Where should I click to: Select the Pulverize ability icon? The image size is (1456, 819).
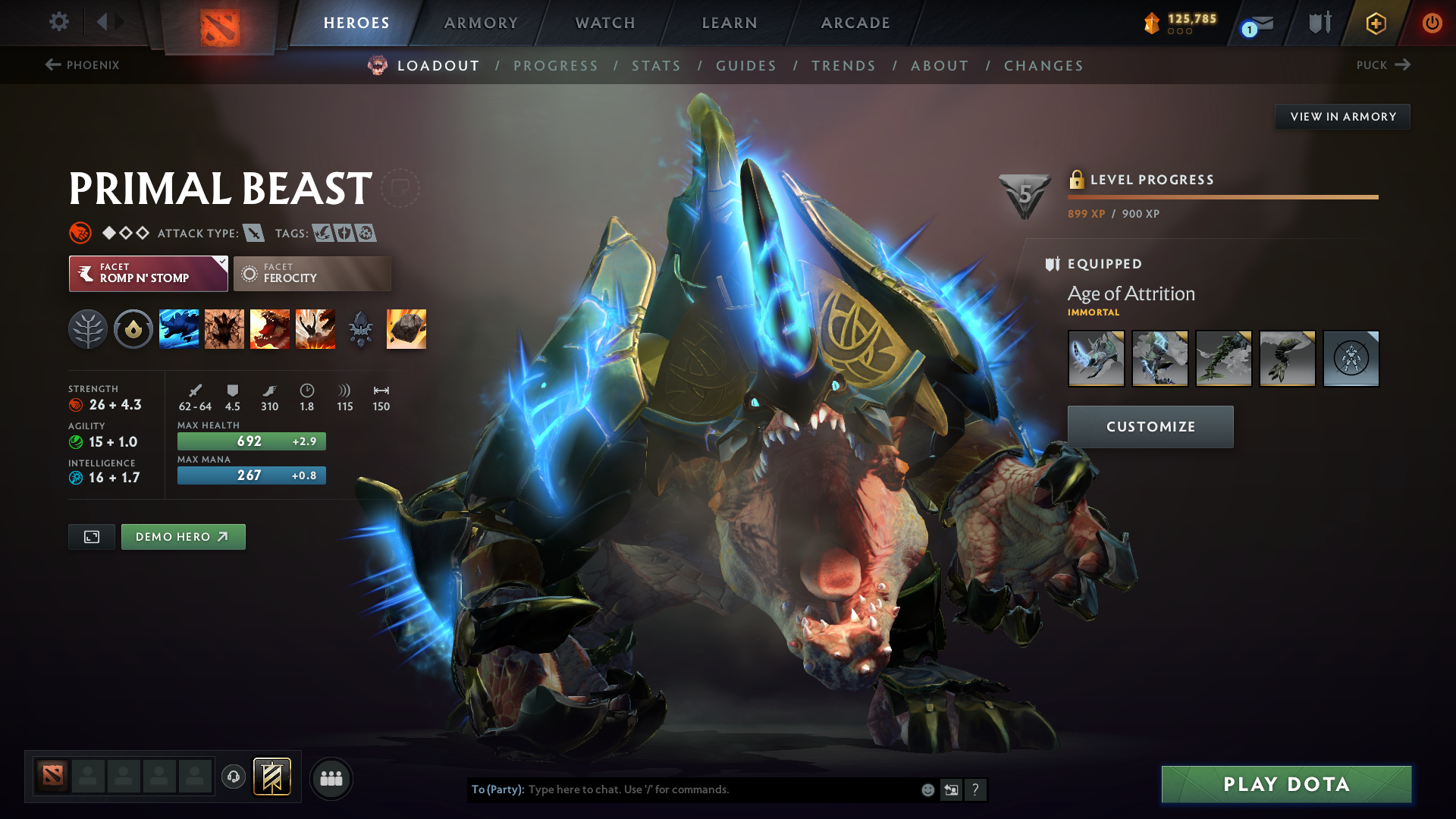[316, 328]
